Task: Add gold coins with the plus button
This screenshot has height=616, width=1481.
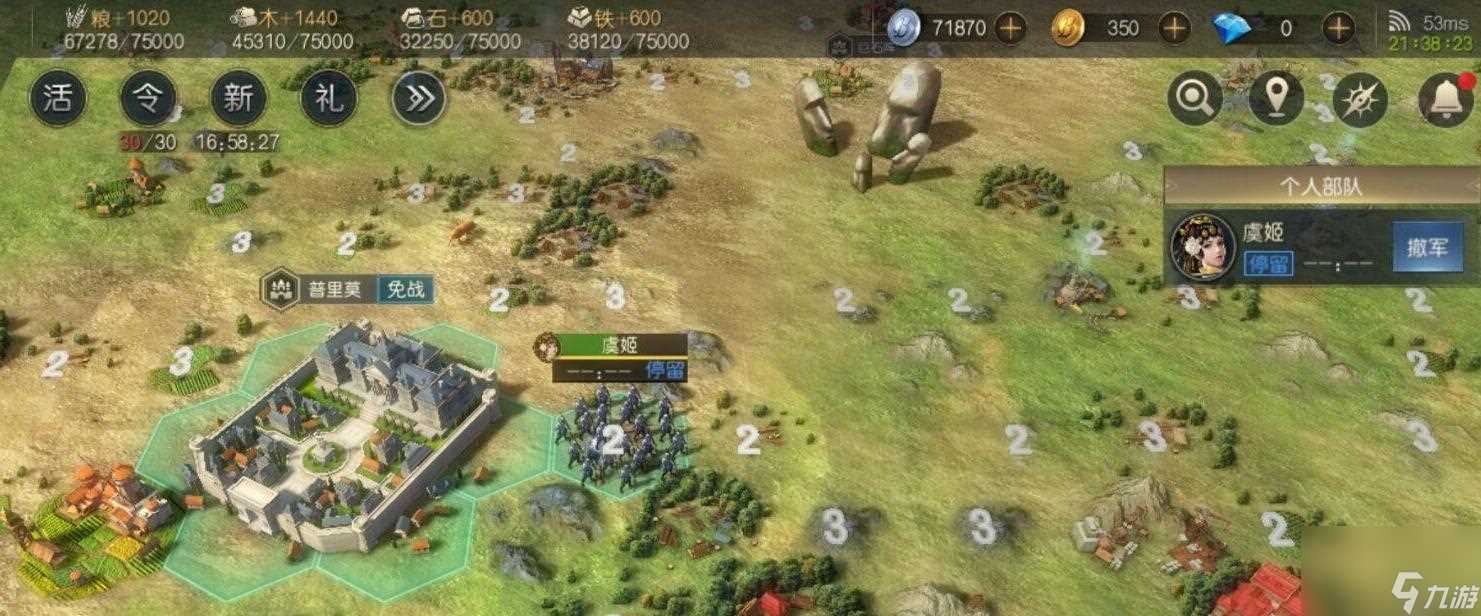Action: click(1174, 28)
